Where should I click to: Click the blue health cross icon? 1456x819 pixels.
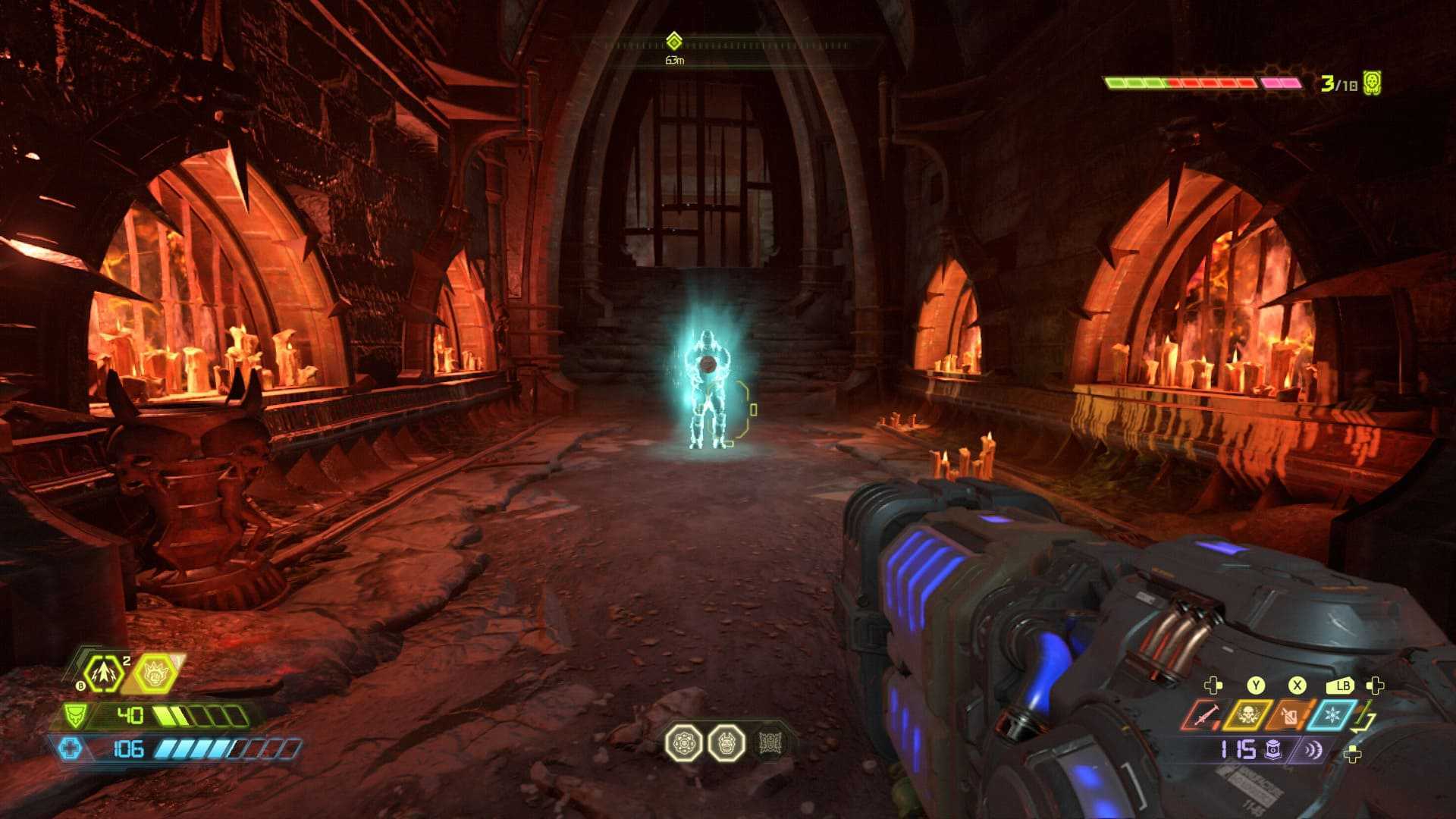[x=70, y=749]
